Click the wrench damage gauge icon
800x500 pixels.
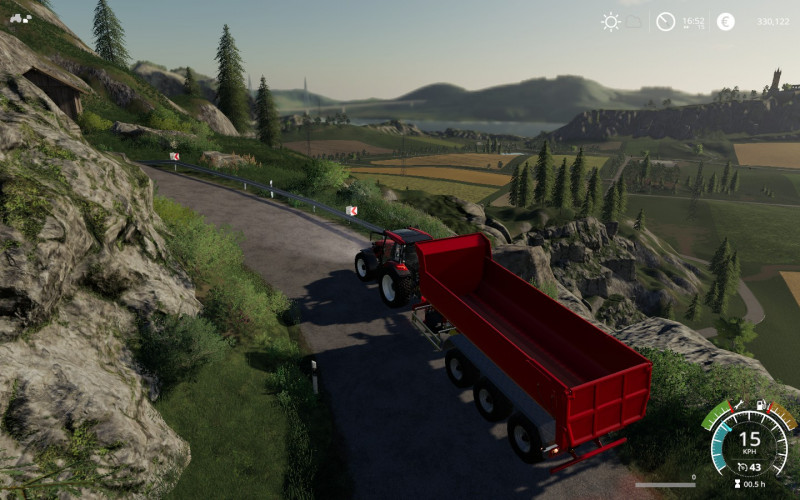(738, 405)
